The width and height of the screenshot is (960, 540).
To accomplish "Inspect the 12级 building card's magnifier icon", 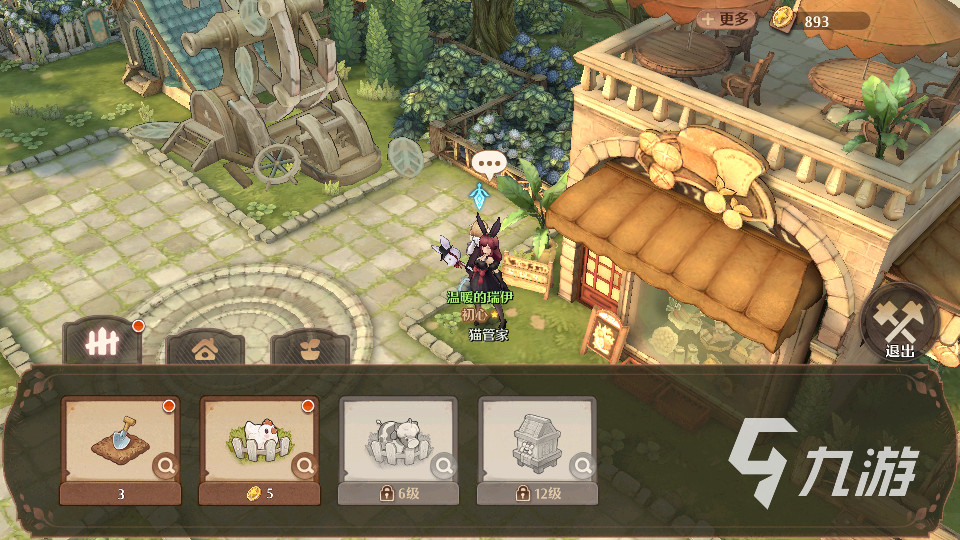I will tap(582, 465).
